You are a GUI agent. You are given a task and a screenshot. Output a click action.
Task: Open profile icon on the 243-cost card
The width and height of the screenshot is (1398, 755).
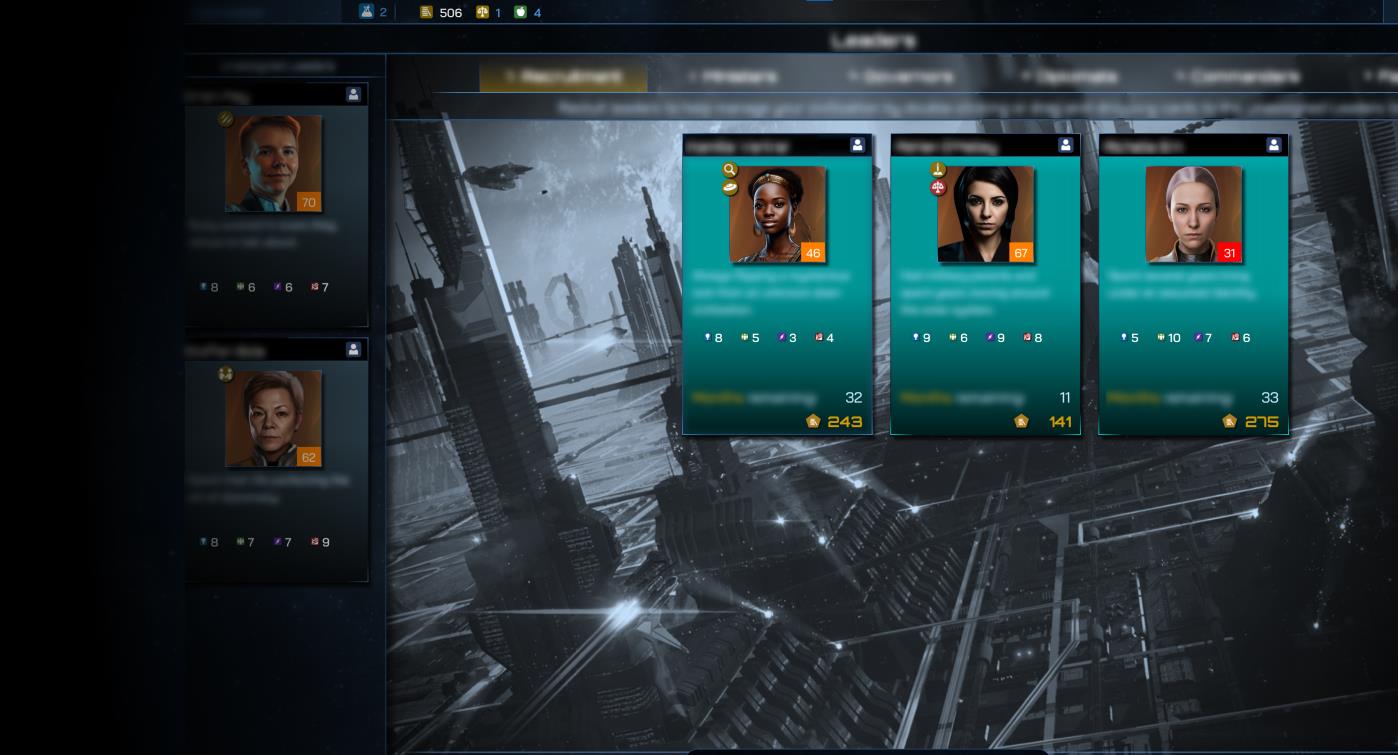[x=857, y=145]
